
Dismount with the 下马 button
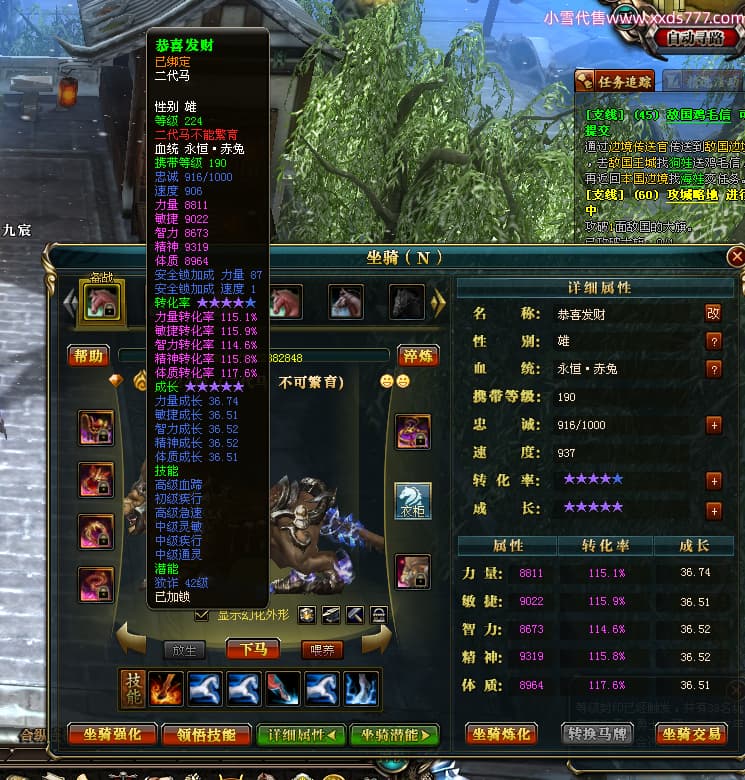pyautogui.click(x=253, y=649)
